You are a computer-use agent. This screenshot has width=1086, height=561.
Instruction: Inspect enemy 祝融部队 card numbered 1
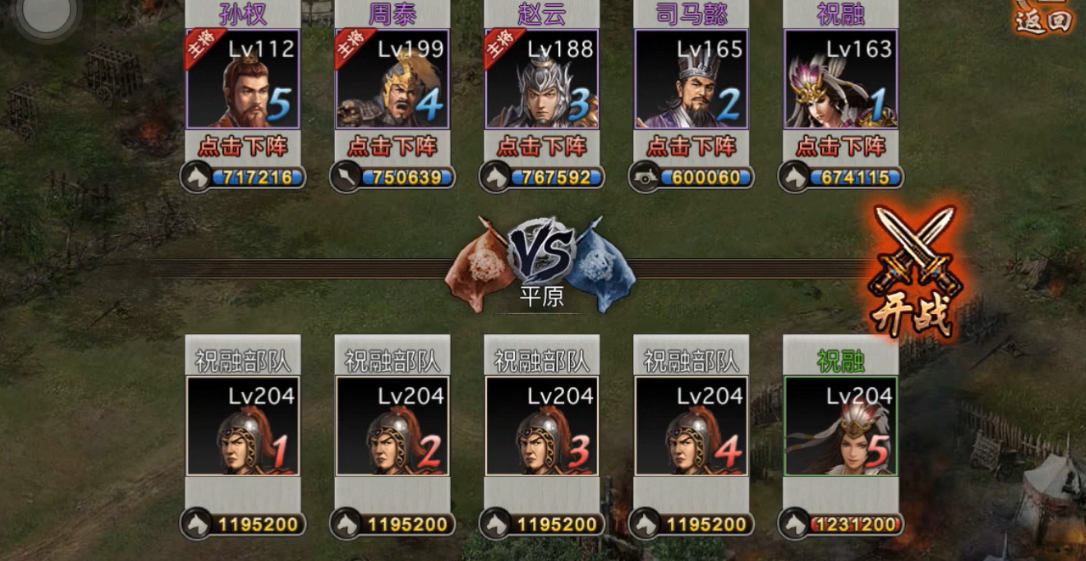pos(242,425)
